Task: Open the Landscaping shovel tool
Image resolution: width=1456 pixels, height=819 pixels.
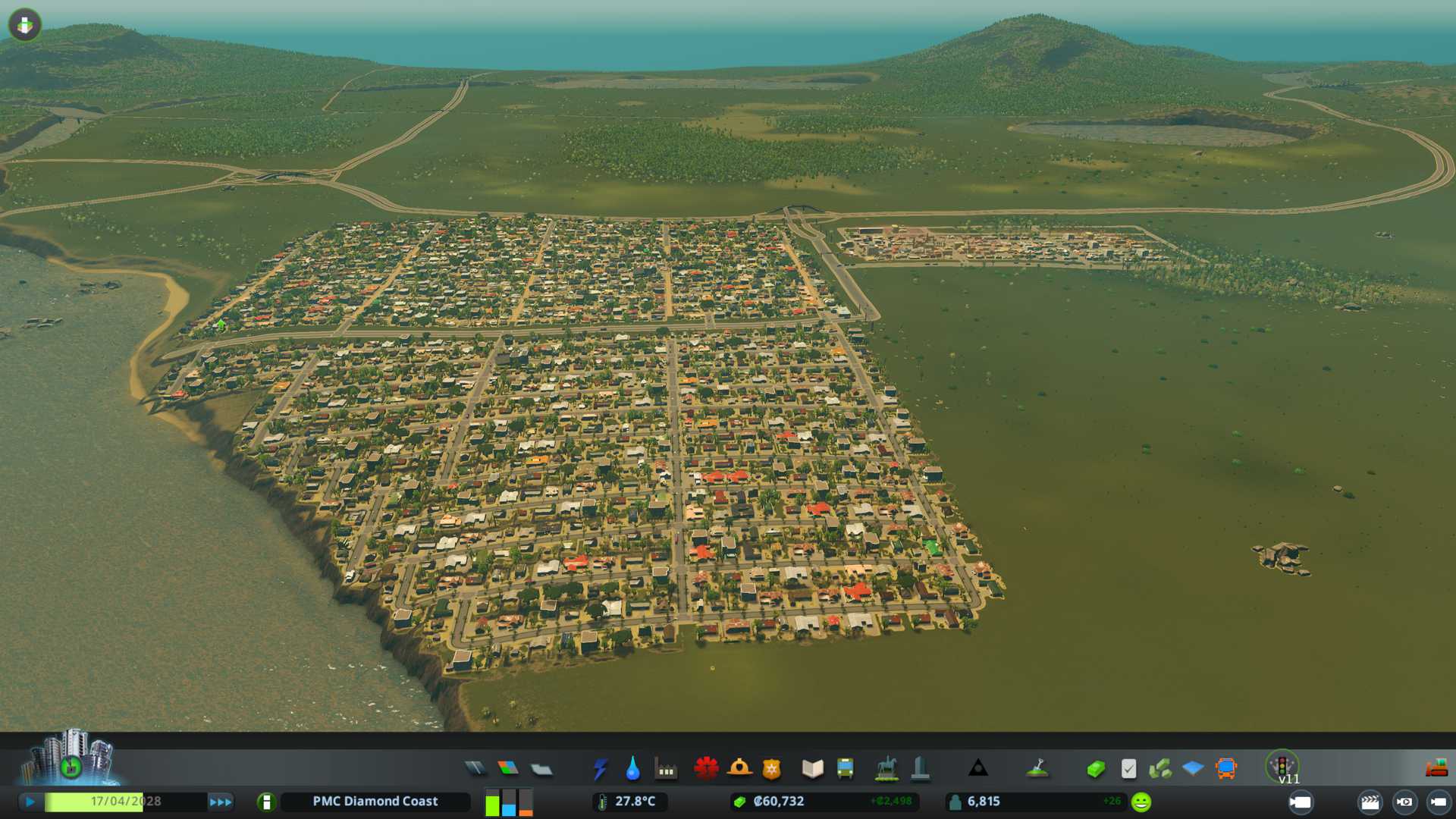Action: point(1037,769)
